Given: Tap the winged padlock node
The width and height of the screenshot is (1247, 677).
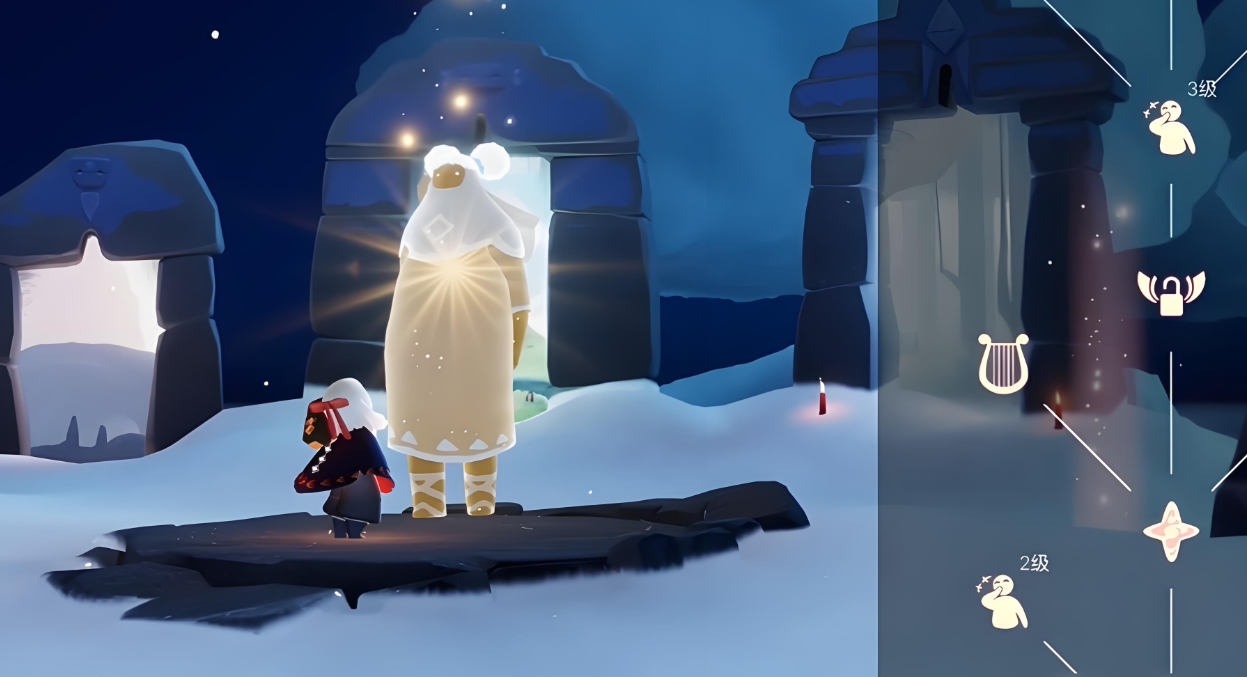Looking at the screenshot, I should 1171,292.
